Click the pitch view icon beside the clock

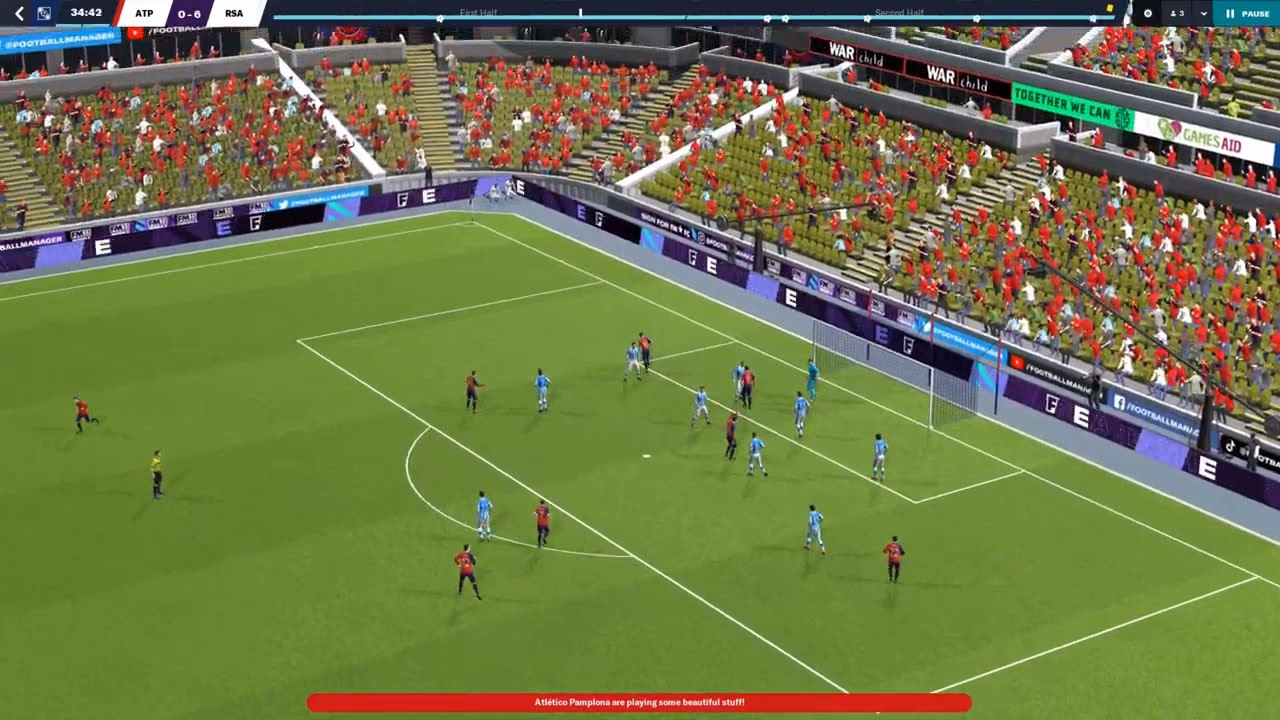(x=44, y=13)
